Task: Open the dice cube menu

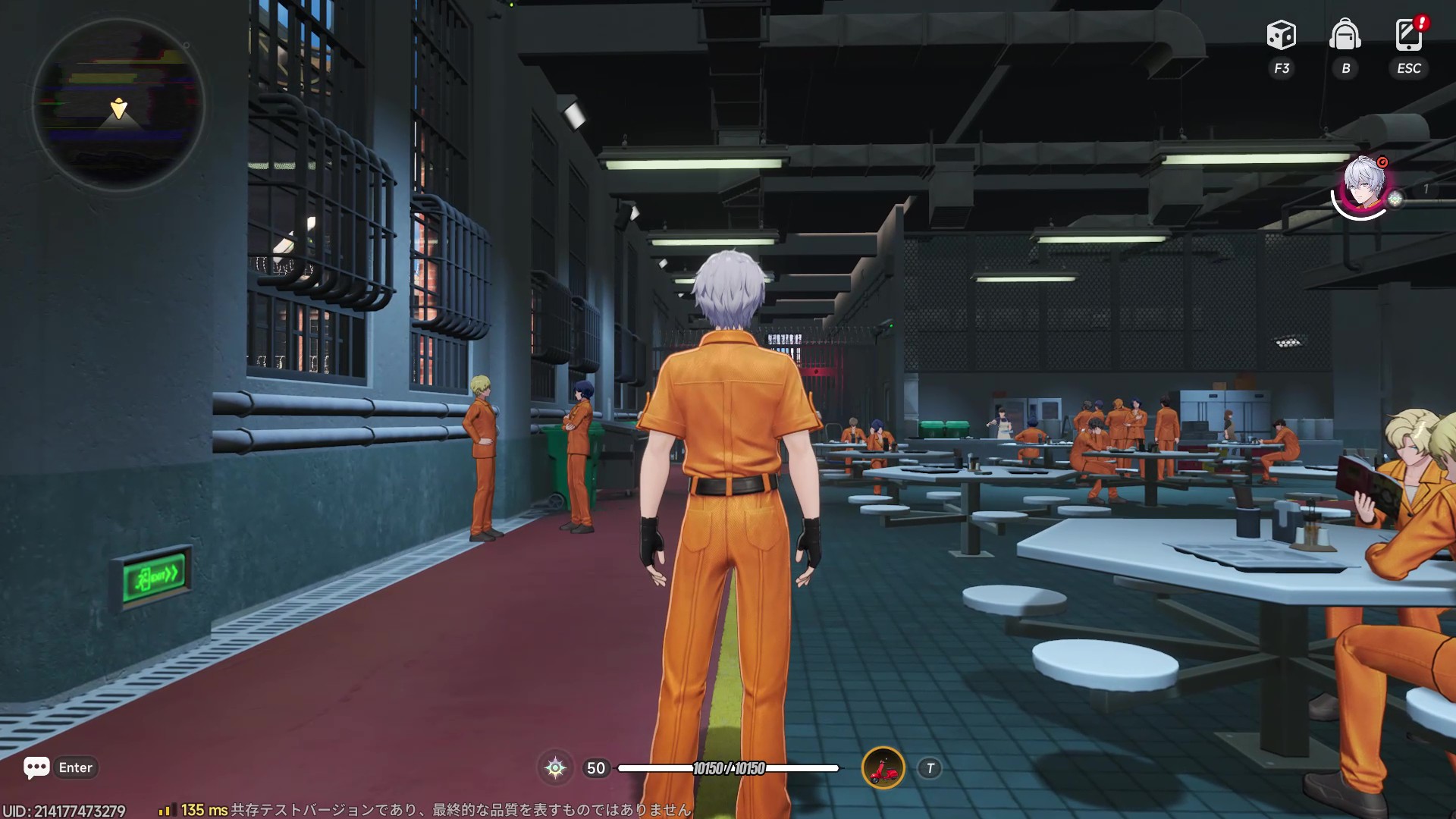Action: click(1282, 36)
